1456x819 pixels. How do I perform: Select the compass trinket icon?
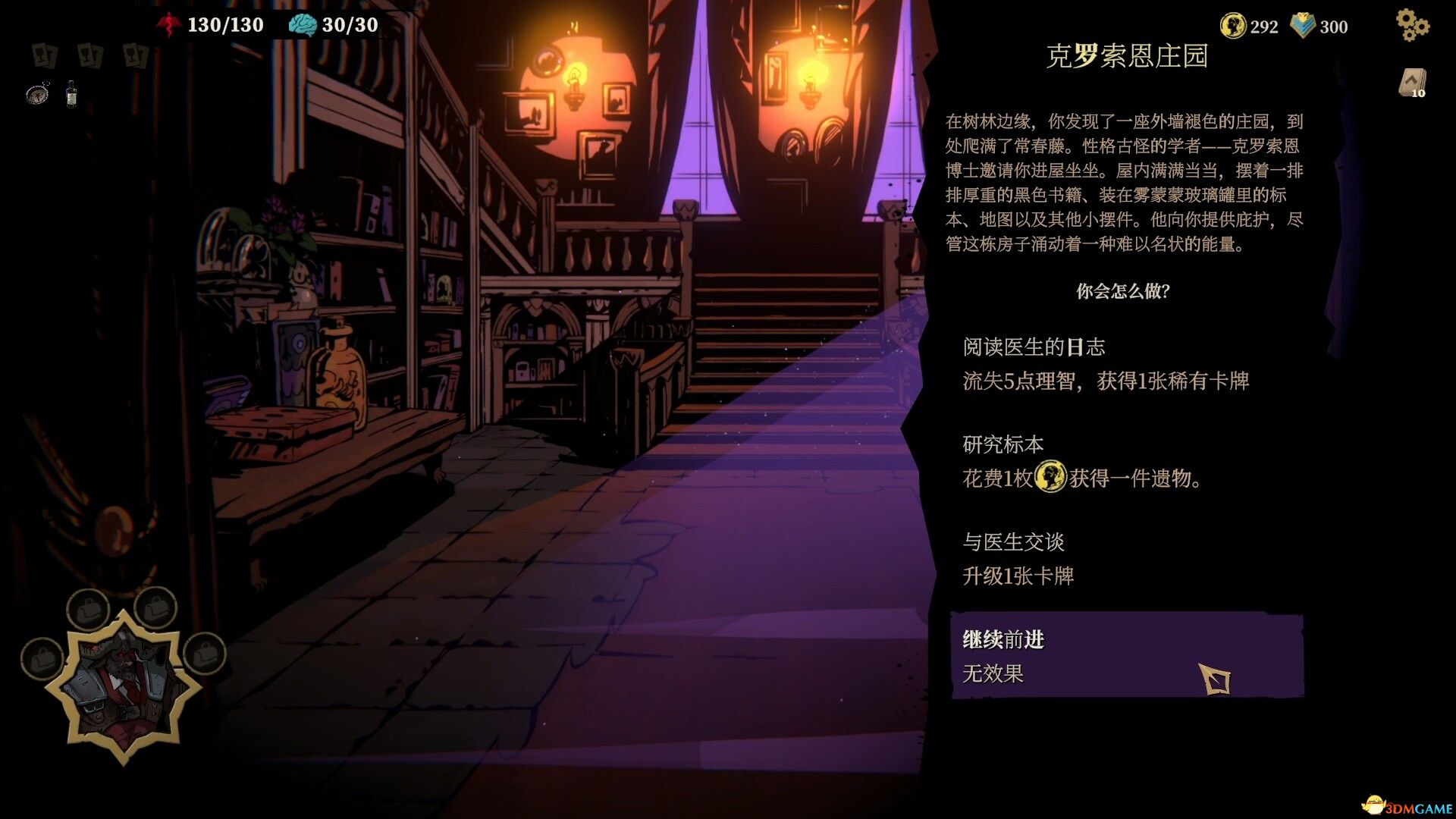pyautogui.click(x=38, y=93)
